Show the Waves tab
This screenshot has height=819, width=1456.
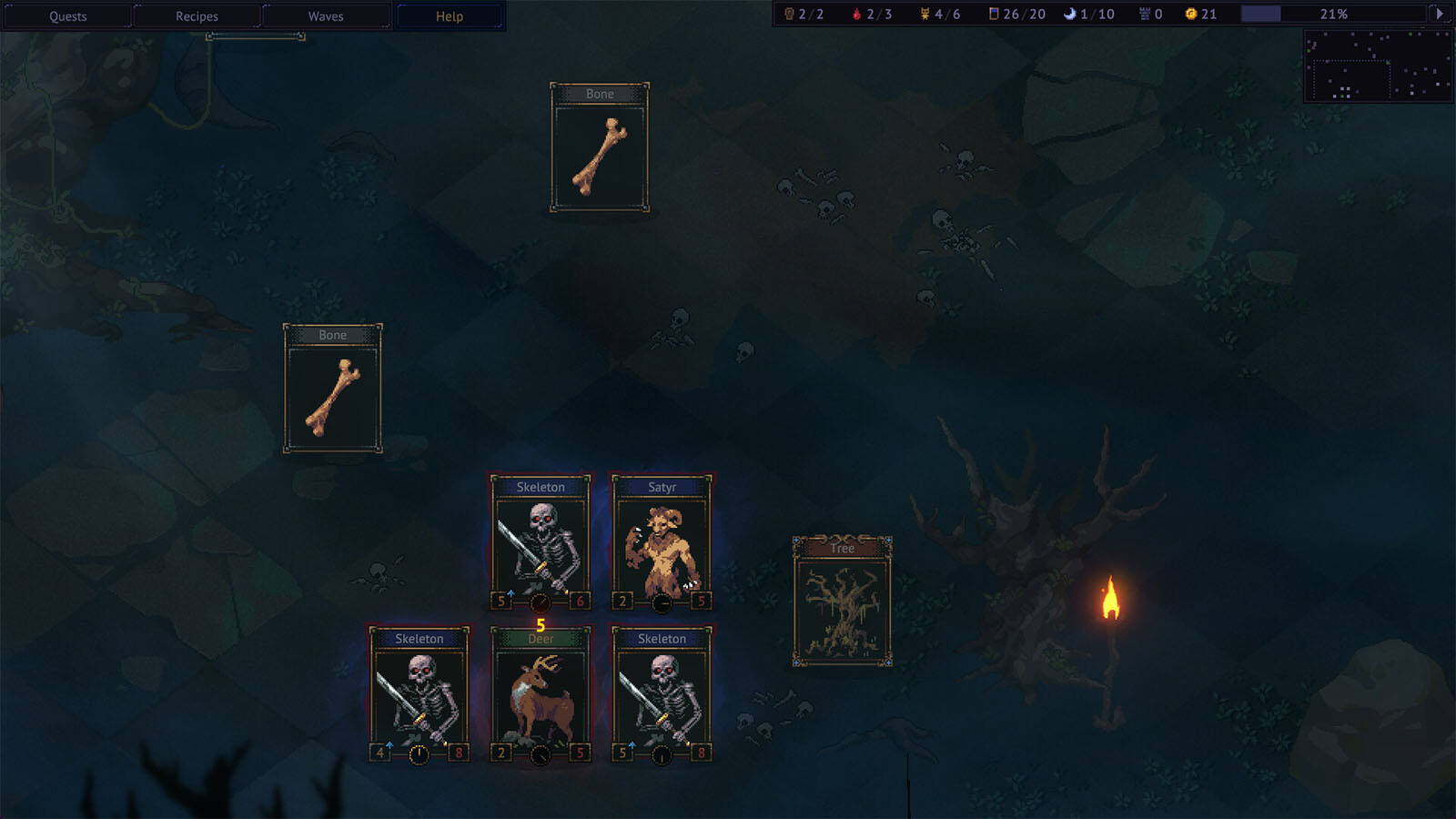pyautogui.click(x=326, y=16)
